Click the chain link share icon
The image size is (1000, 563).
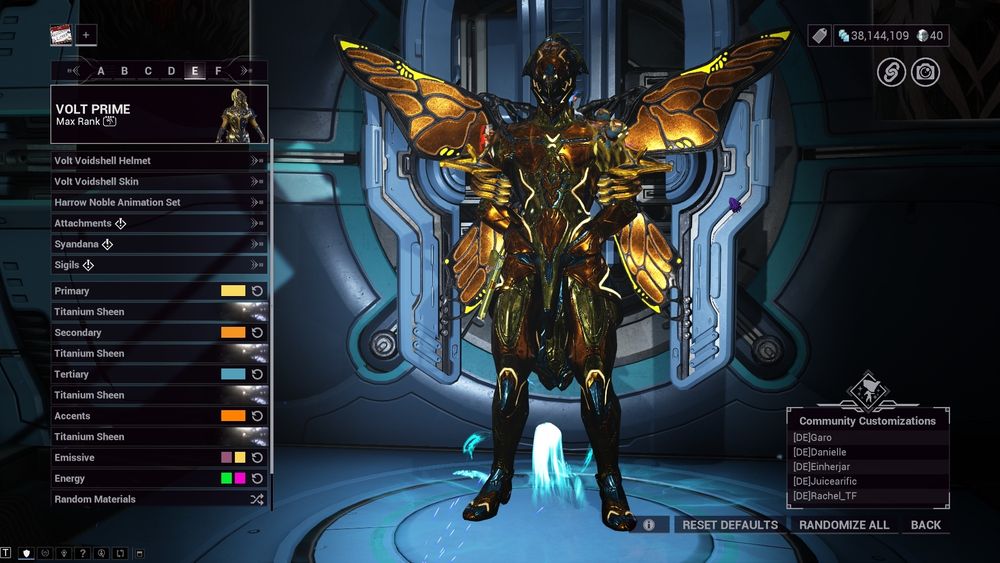(891, 72)
